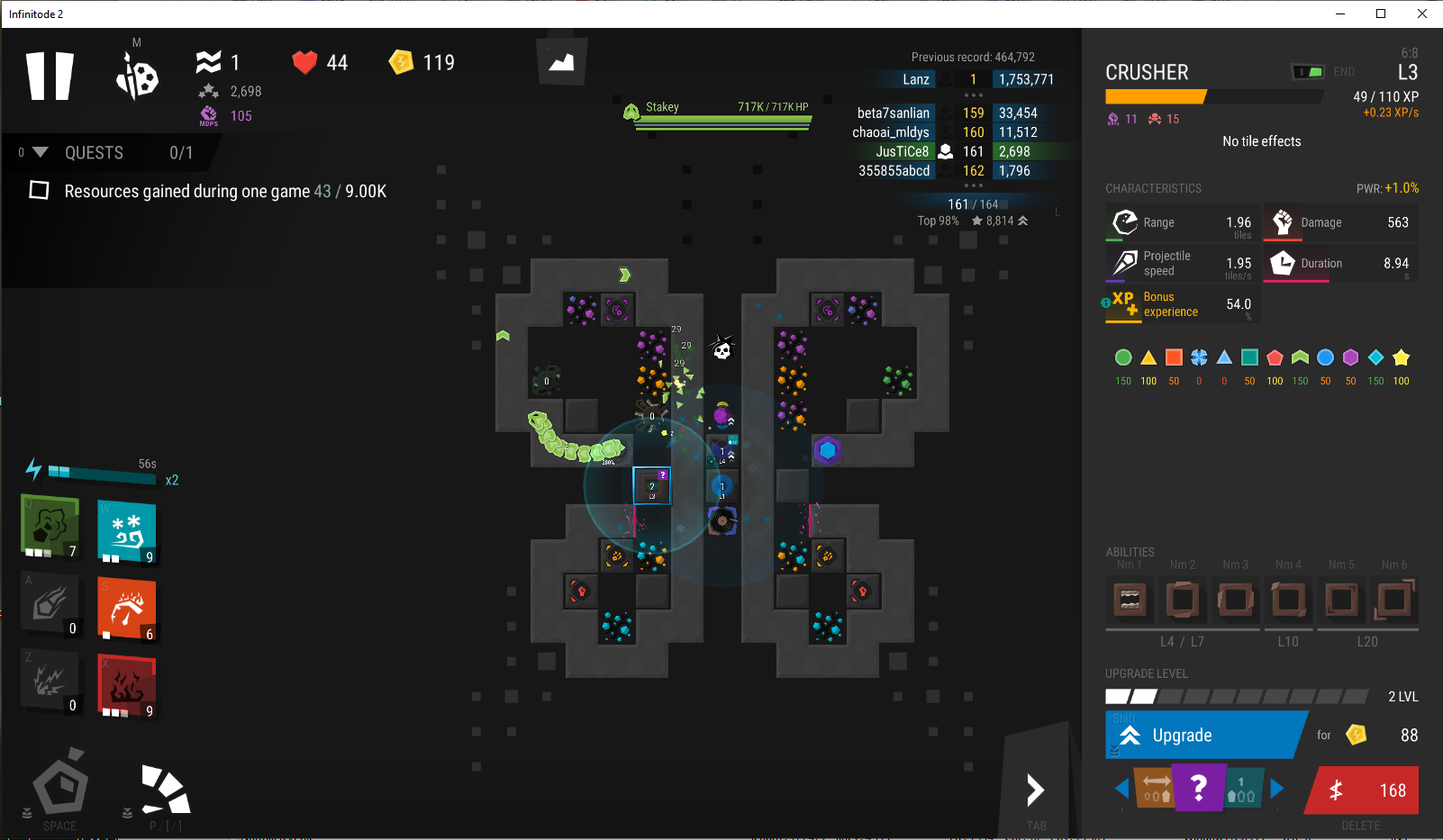
Task: Call the next wave pentagon button
Action: (60, 784)
